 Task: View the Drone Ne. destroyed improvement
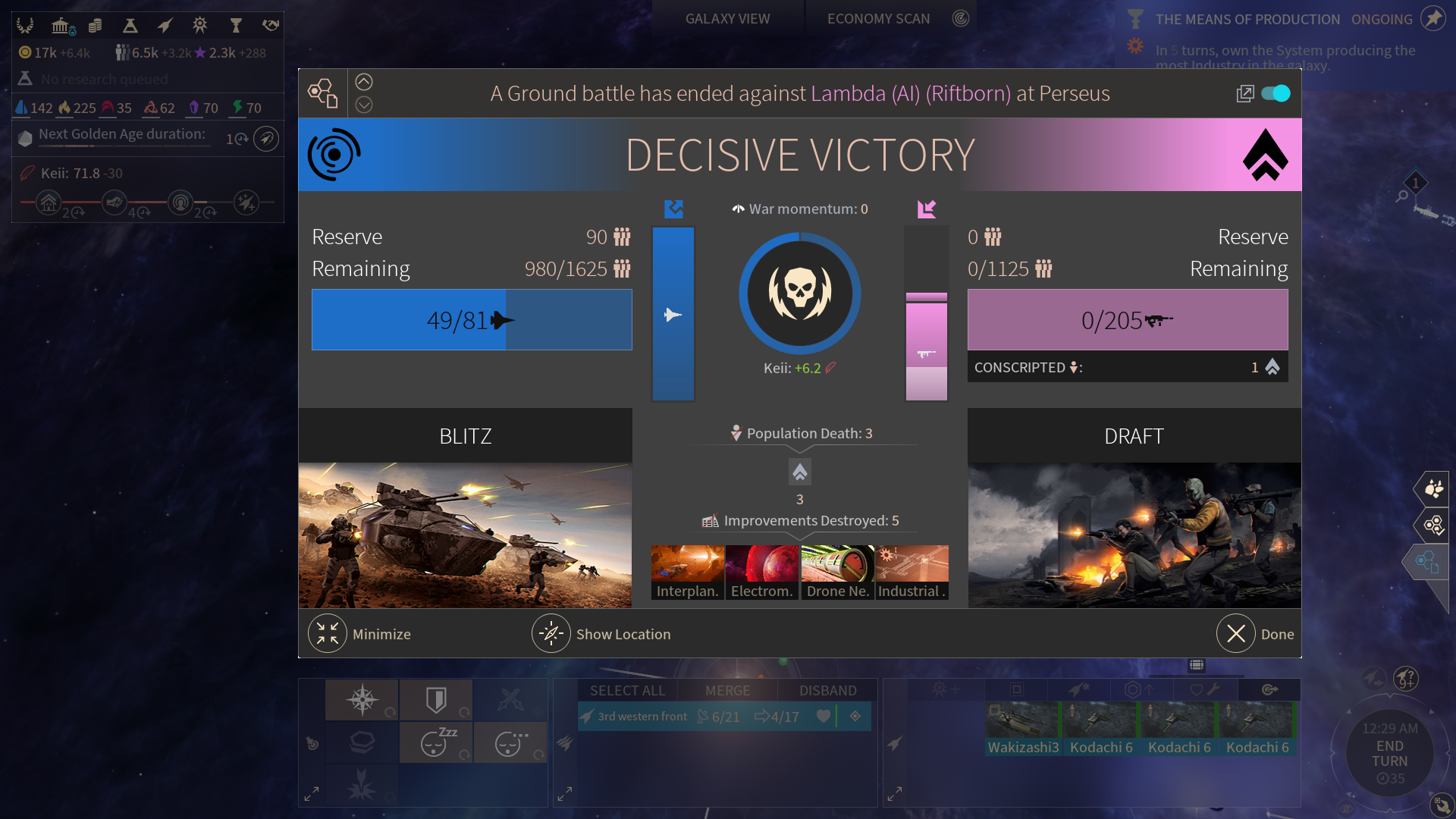[837, 573]
